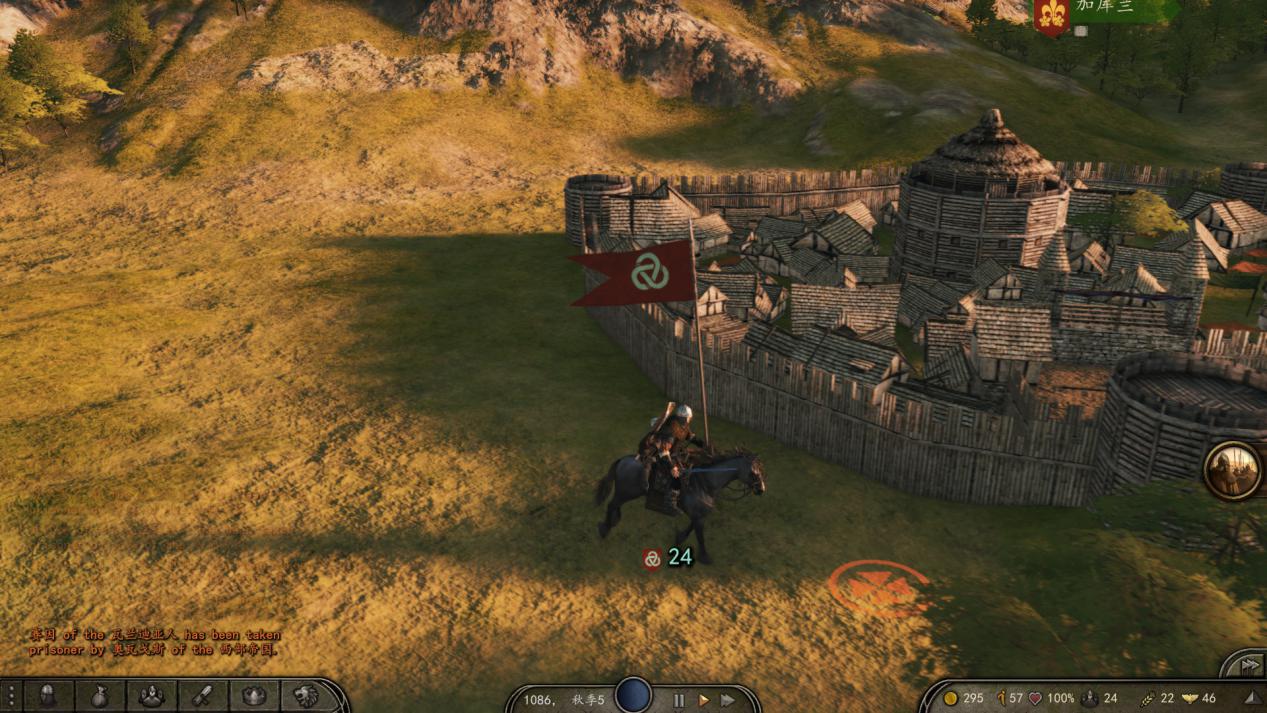
Task: Pause the campaign time
Action: click(x=679, y=700)
